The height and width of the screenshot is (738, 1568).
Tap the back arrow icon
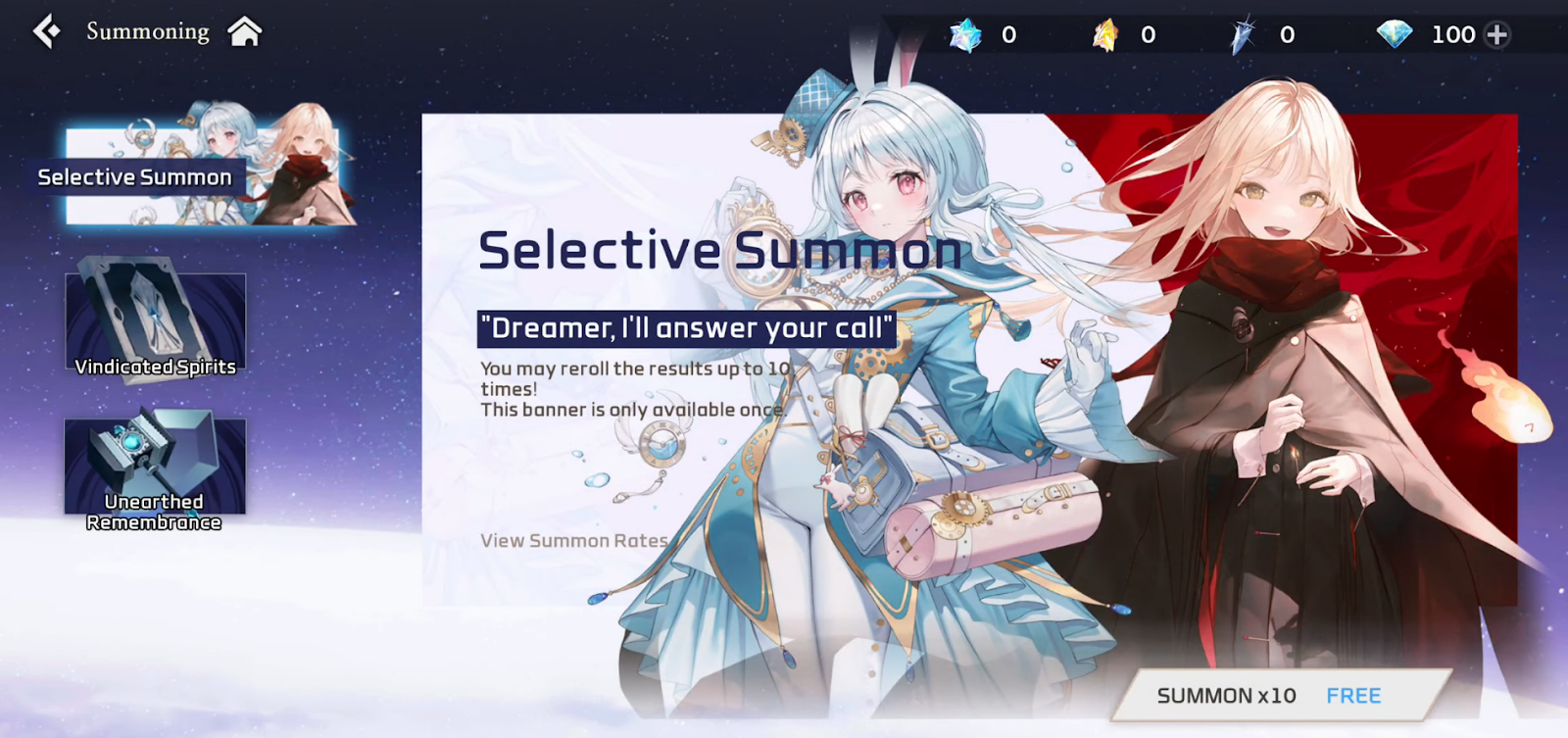click(x=45, y=30)
